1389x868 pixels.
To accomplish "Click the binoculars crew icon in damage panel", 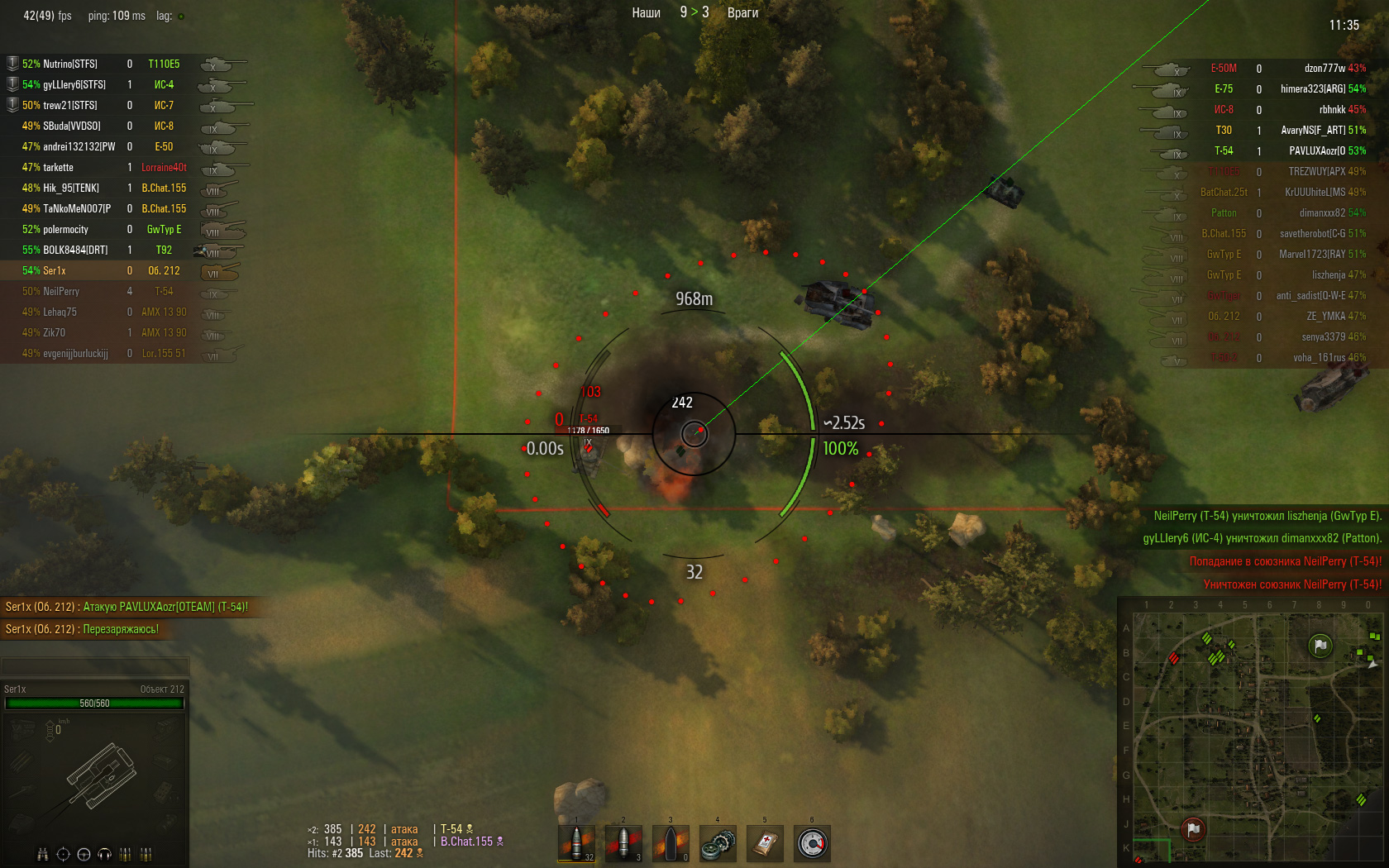I will [x=43, y=854].
